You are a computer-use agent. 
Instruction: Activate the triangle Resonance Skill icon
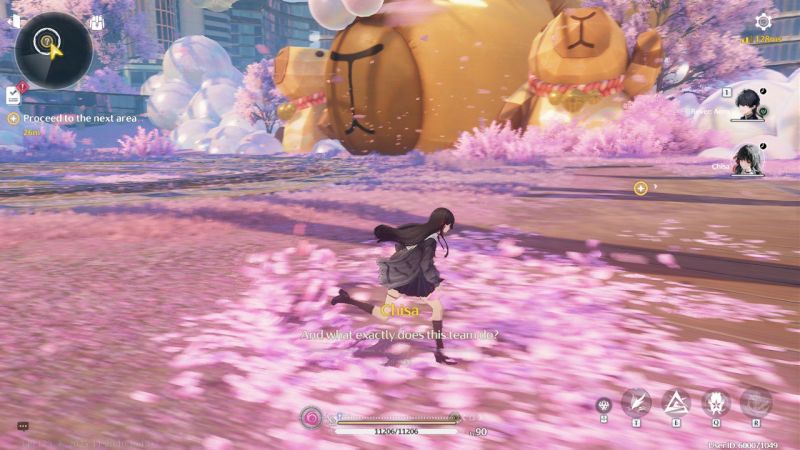click(x=676, y=402)
